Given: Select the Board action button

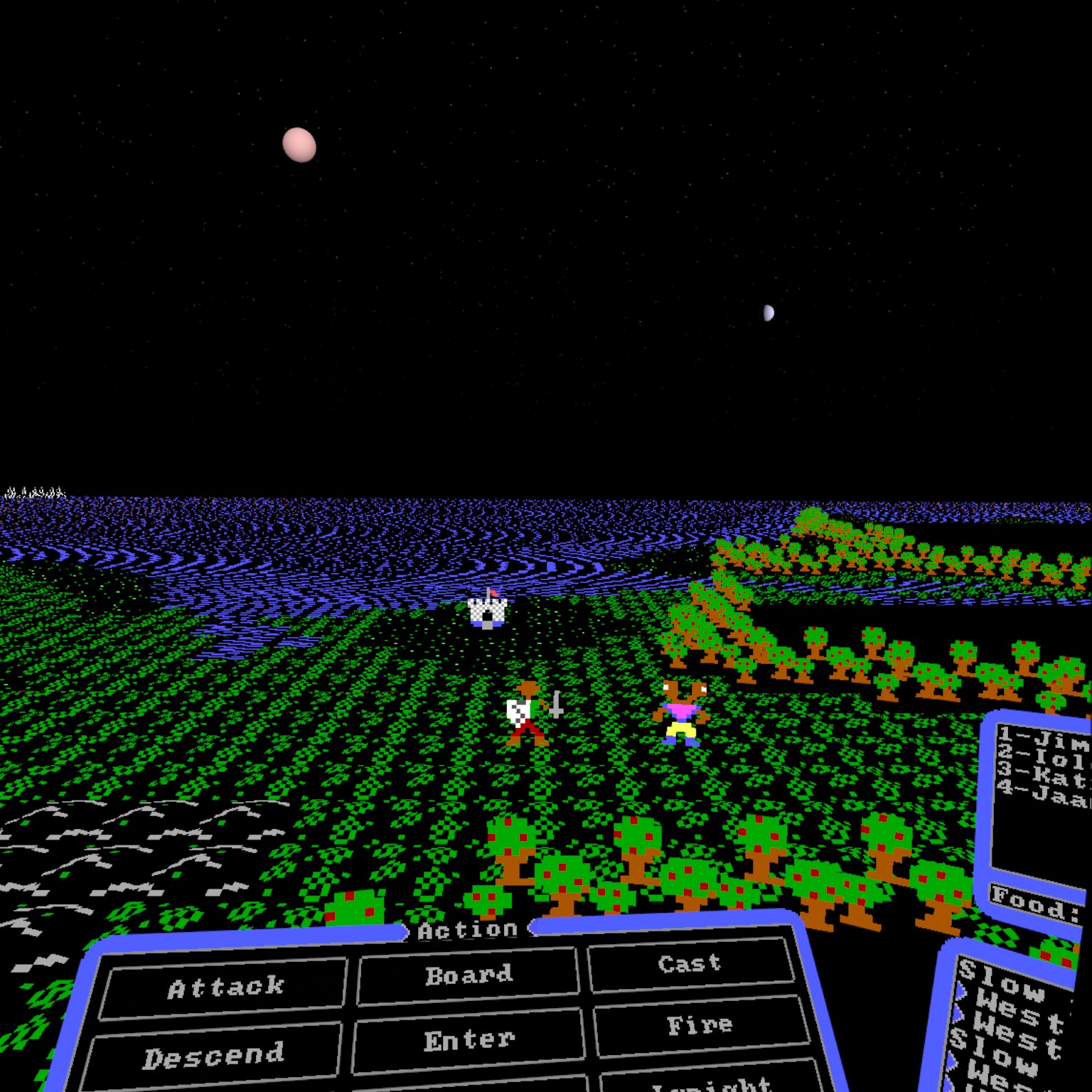Looking at the screenshot, I should 469,975.
